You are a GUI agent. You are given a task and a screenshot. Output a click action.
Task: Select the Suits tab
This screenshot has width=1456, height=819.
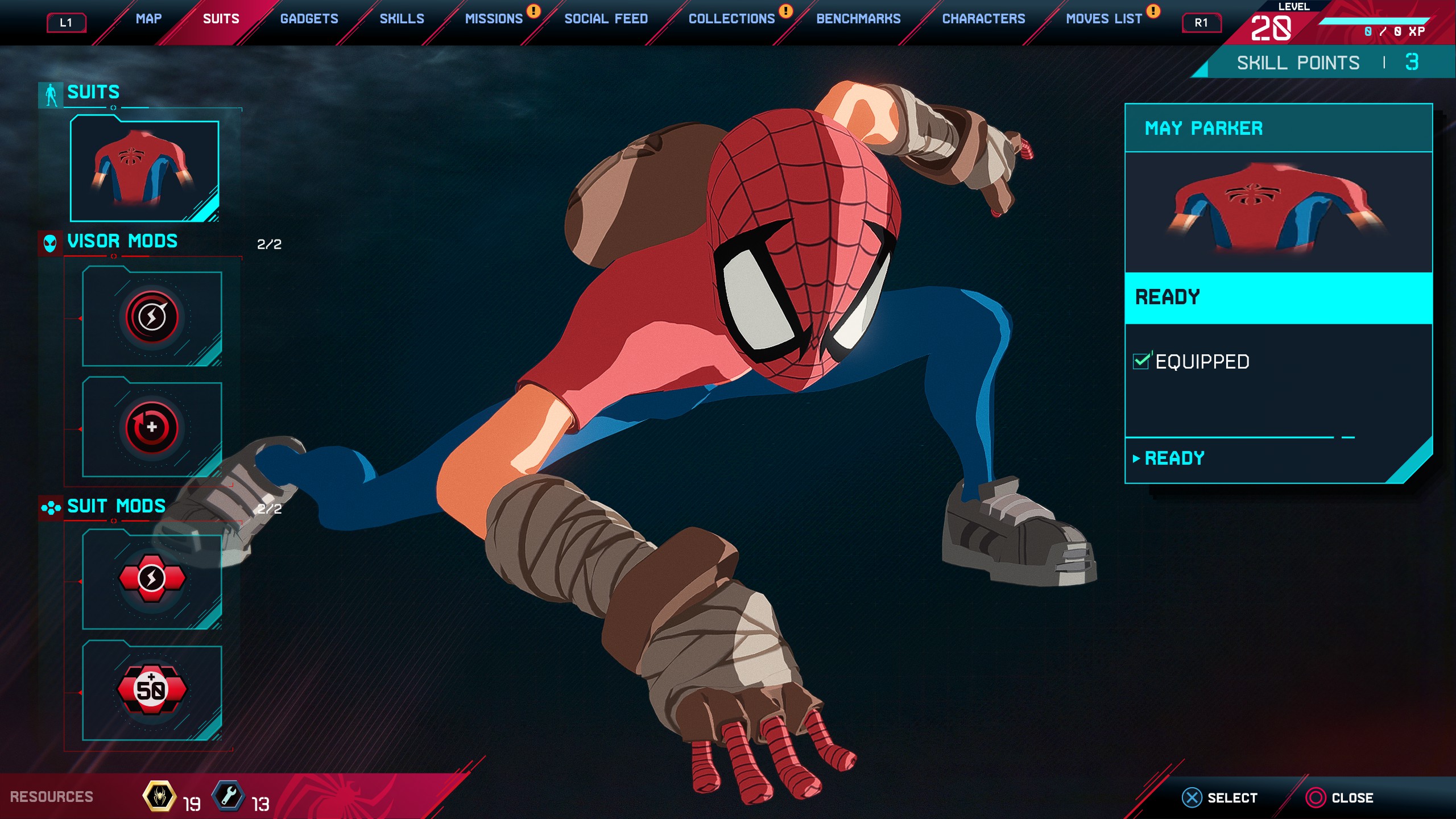point(221,19)
